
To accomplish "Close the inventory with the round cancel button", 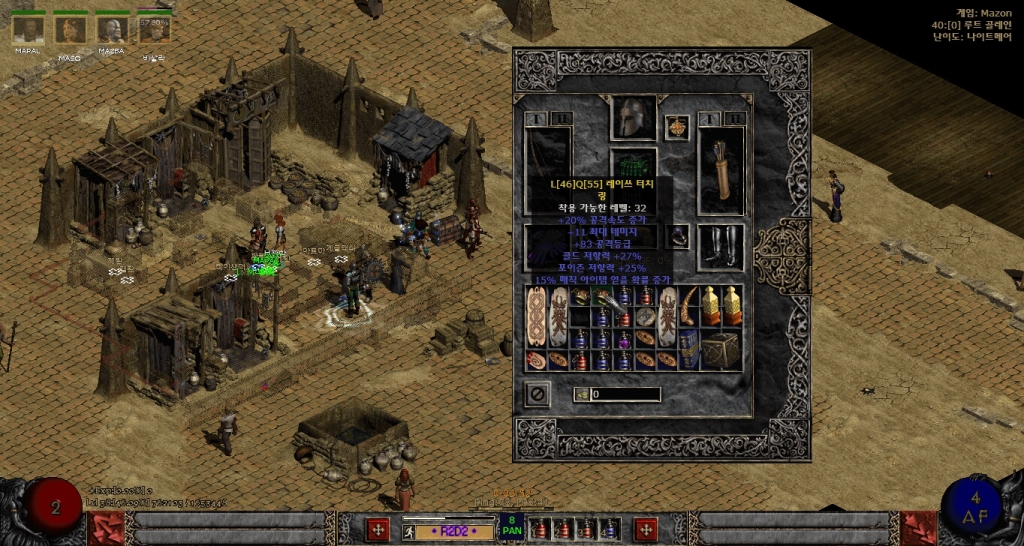I will [538, 394].
